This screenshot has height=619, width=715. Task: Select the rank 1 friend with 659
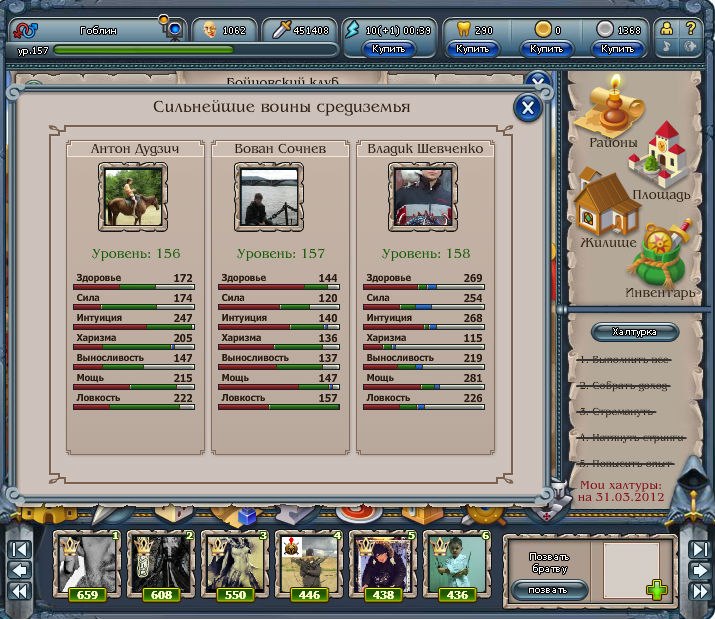click(x=87, y=566)
